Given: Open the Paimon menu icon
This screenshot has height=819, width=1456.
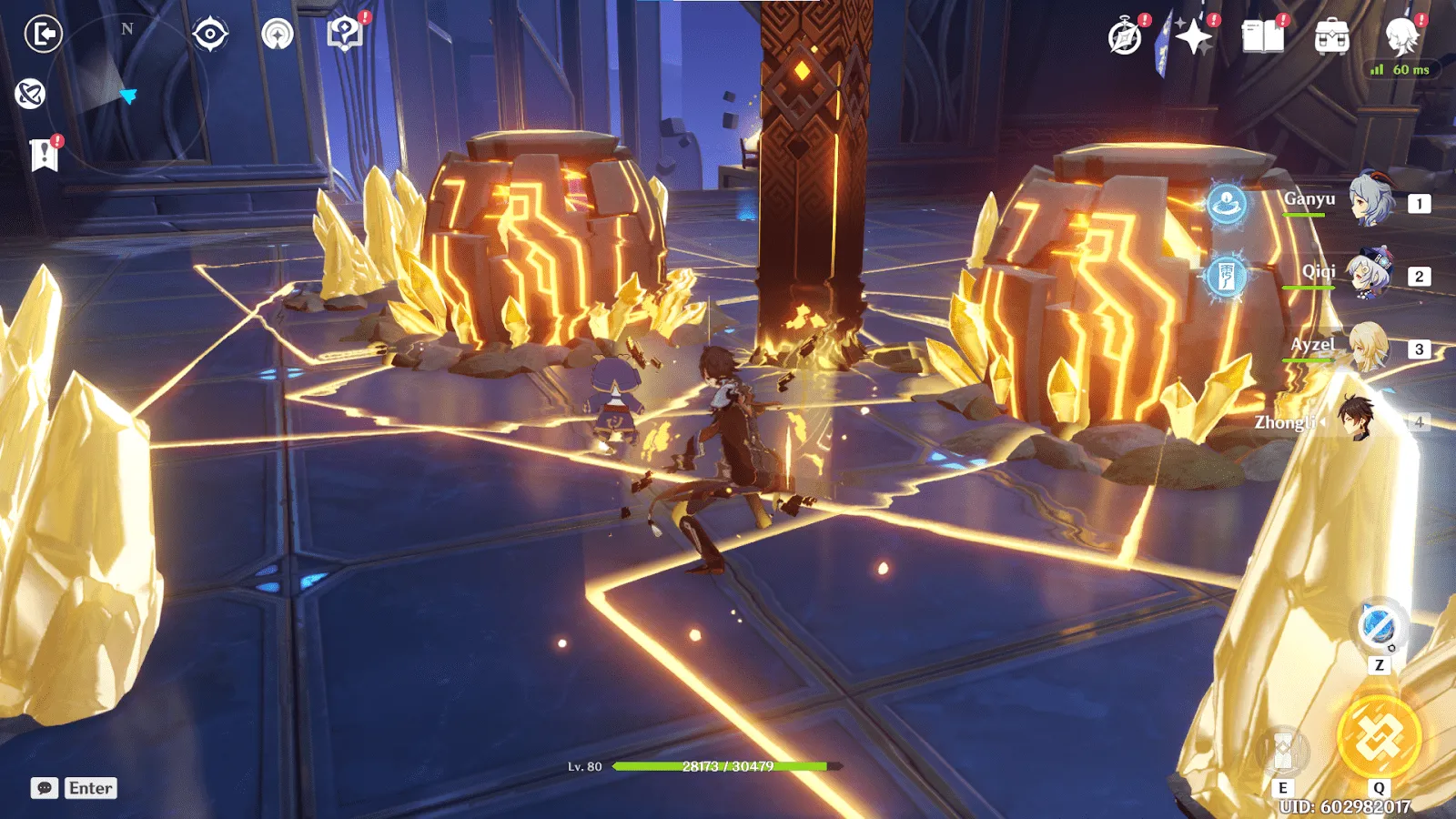Looking at the screenshot, I should coord(1401,36).
